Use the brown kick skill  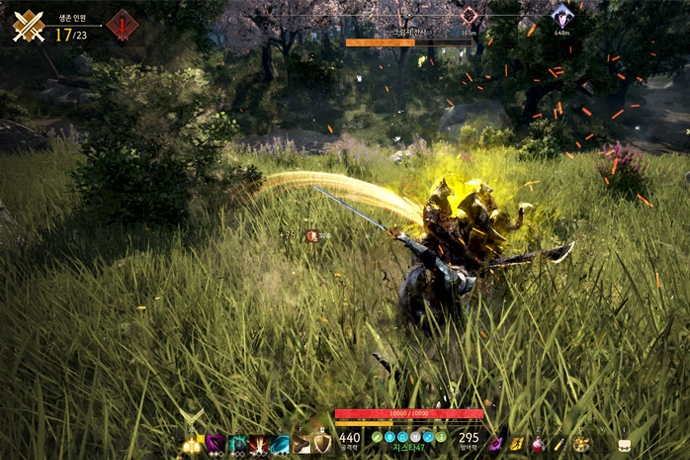(x=301, y=444)
